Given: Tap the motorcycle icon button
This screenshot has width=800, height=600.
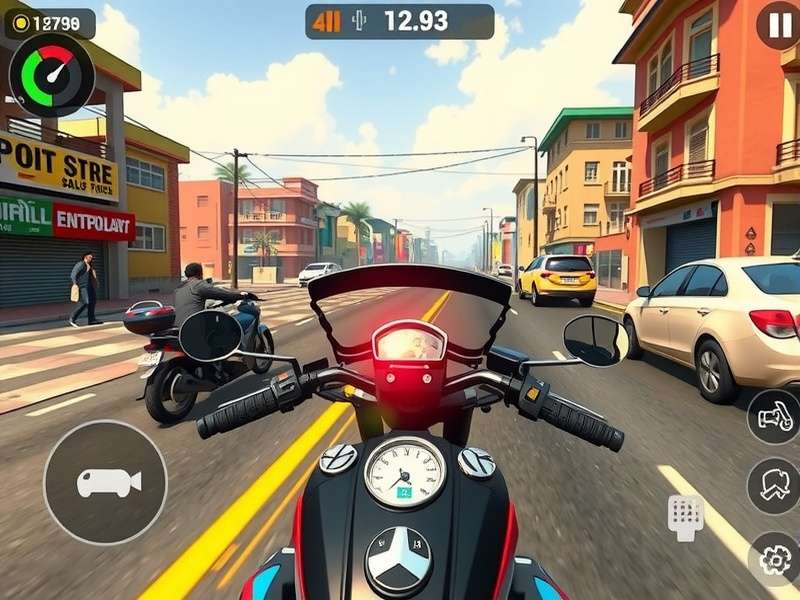Looking at the screenshot, I should point(773,417).
